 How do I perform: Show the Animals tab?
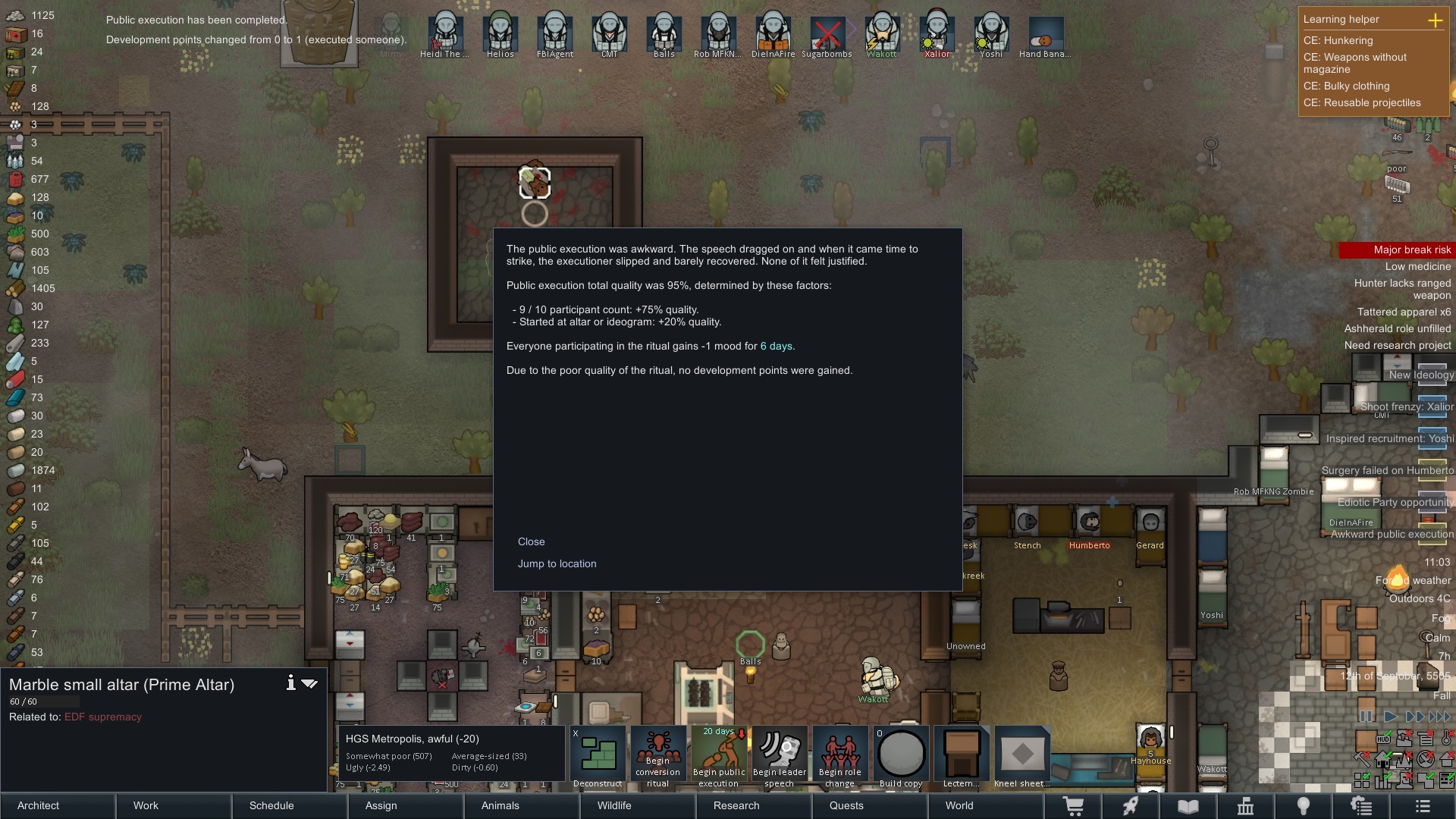coord(500,805)
